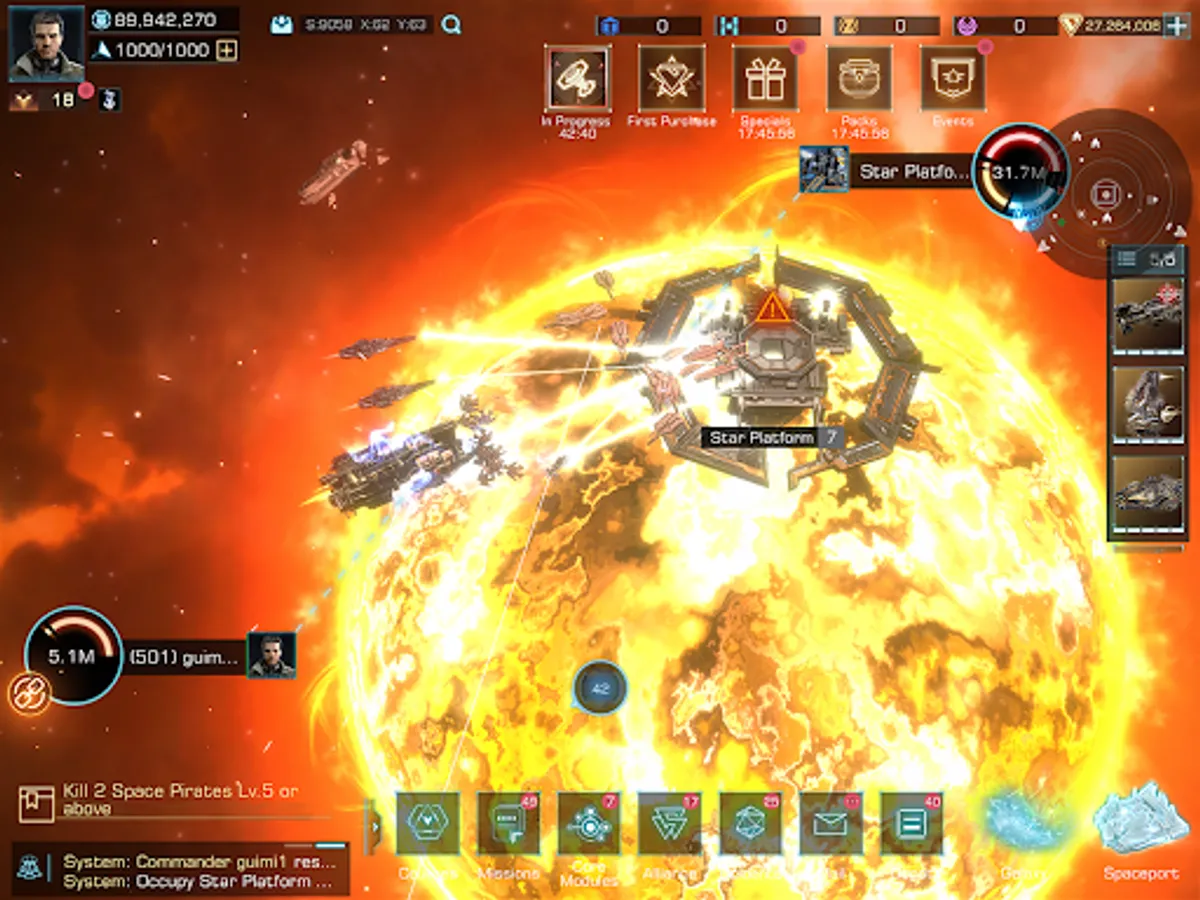Open the Galaxy view
Image resolution: width=1200 pixels, height=900 pixels.
coord(1022,825)
